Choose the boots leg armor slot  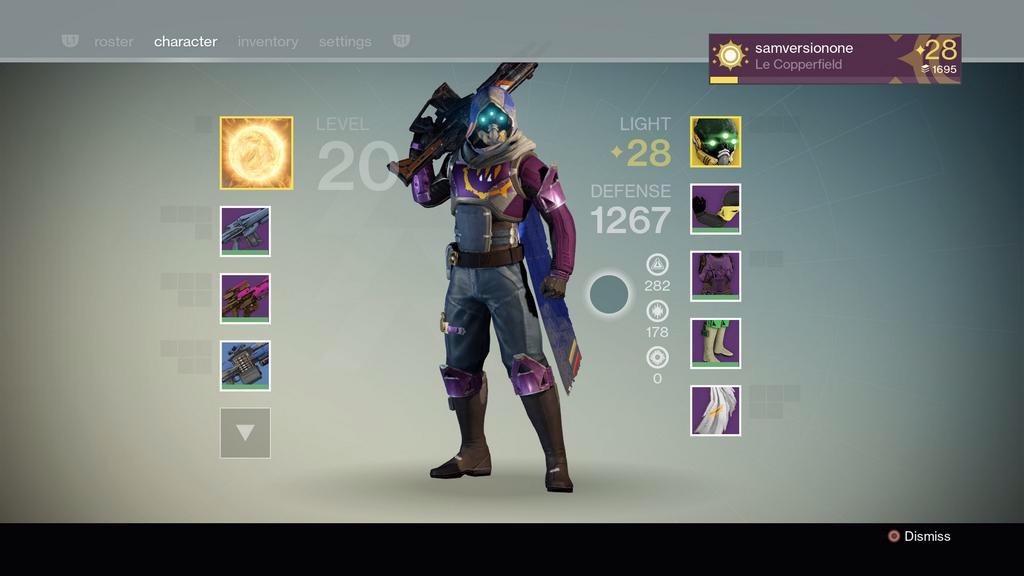click(715, 343)
